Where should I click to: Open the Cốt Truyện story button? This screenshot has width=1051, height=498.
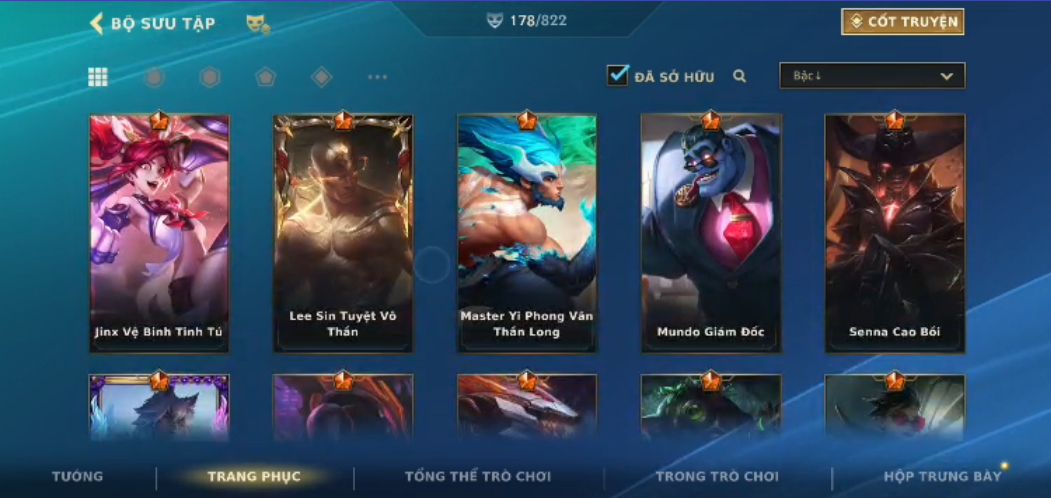[902, 22]
